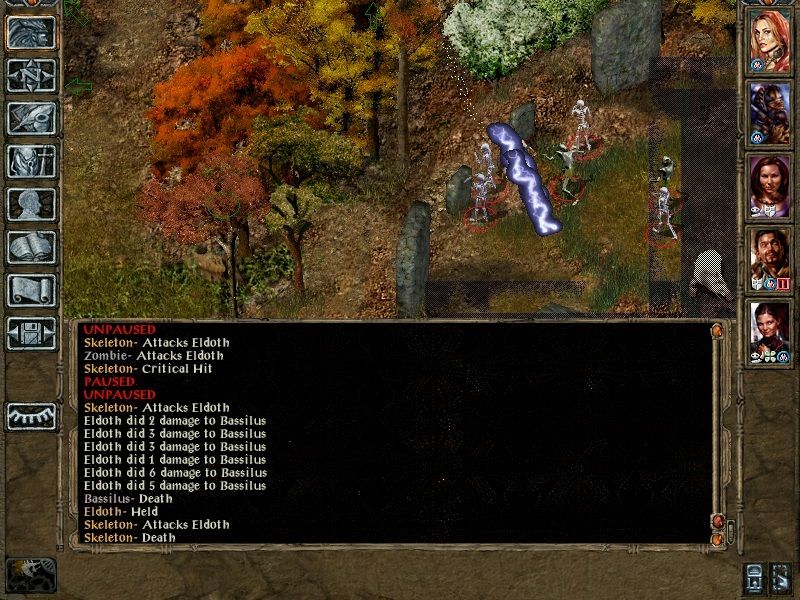Toggle pause using the clock icon
Screen dimensions: 800x600
click(x=31, y=574)
